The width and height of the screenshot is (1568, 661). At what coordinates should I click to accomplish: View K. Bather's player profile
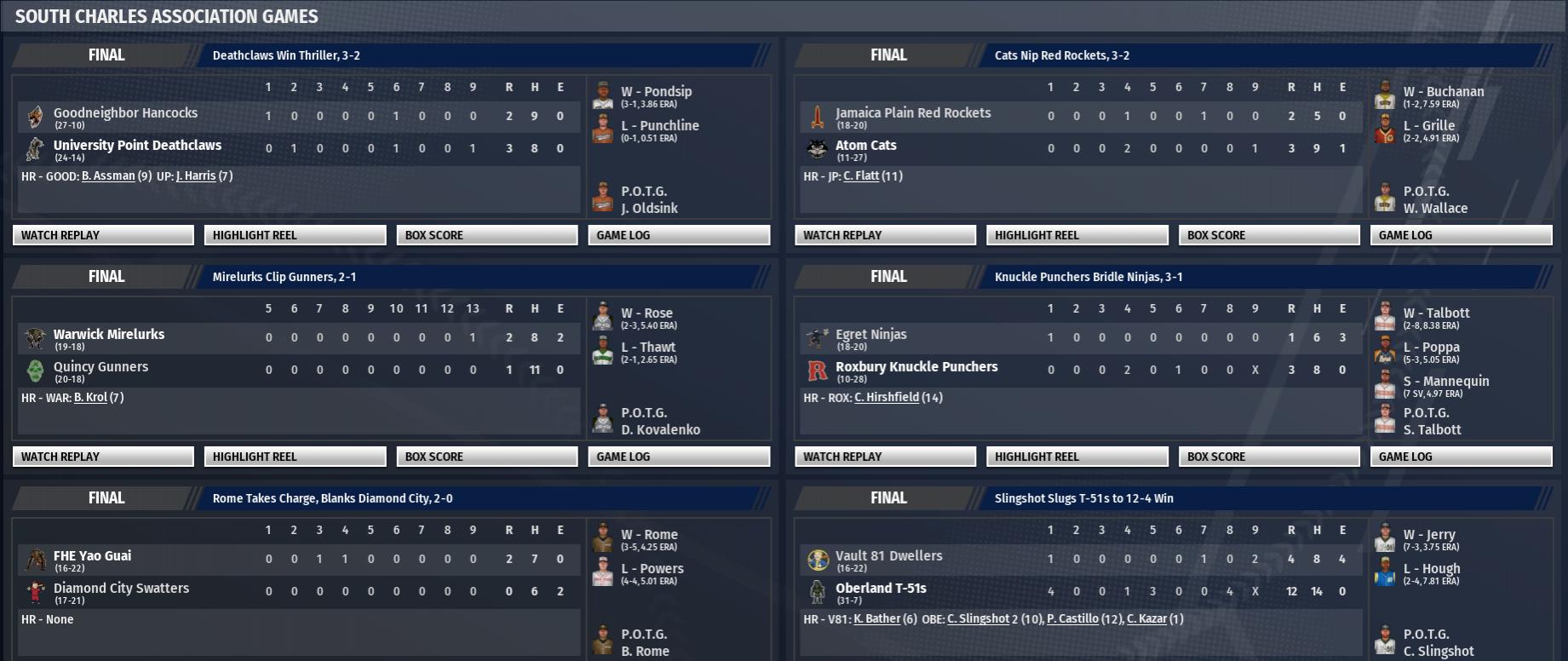[877, 619]
